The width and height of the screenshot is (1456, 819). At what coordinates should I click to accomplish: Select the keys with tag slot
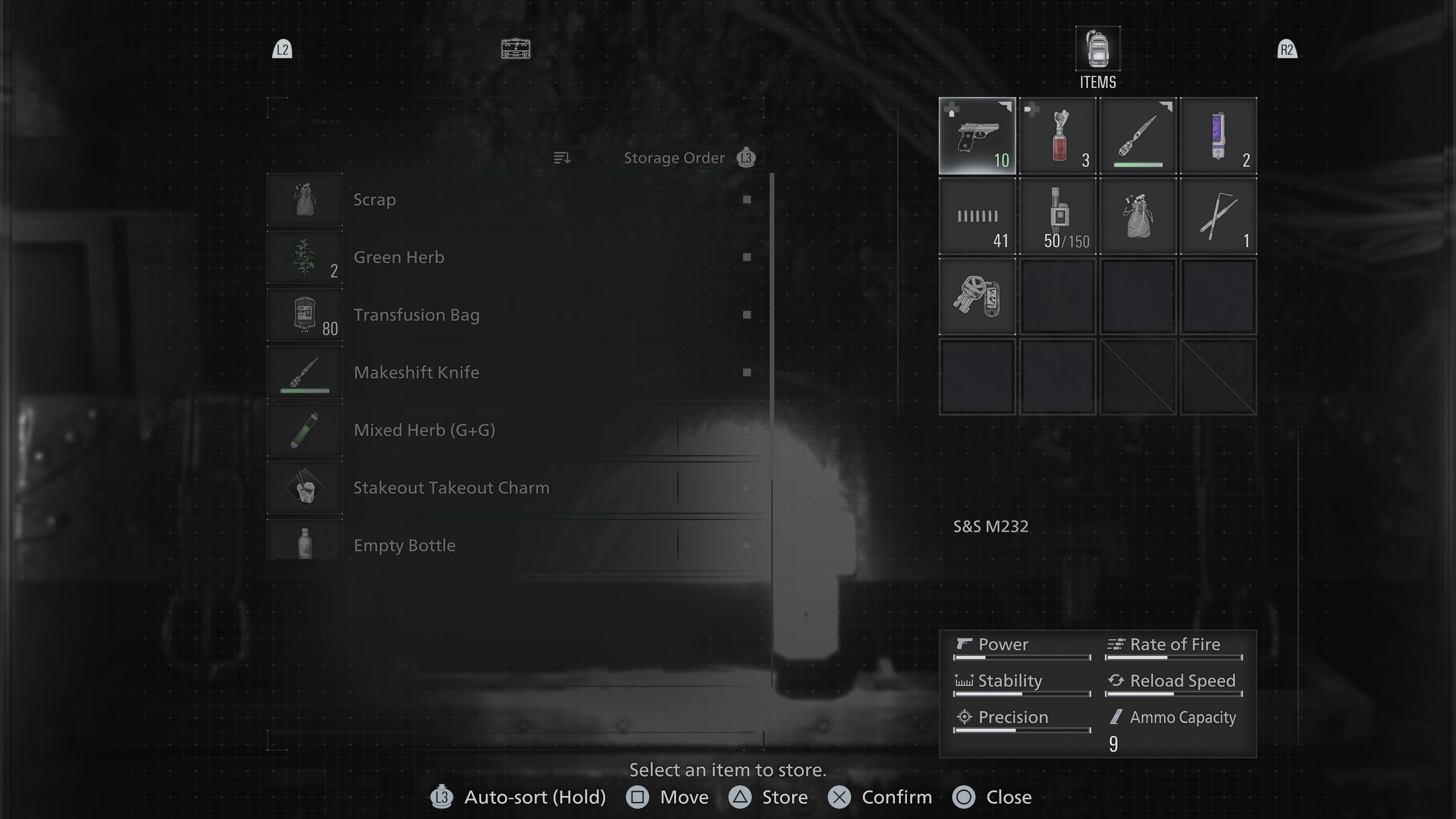(x=977, y=297)
